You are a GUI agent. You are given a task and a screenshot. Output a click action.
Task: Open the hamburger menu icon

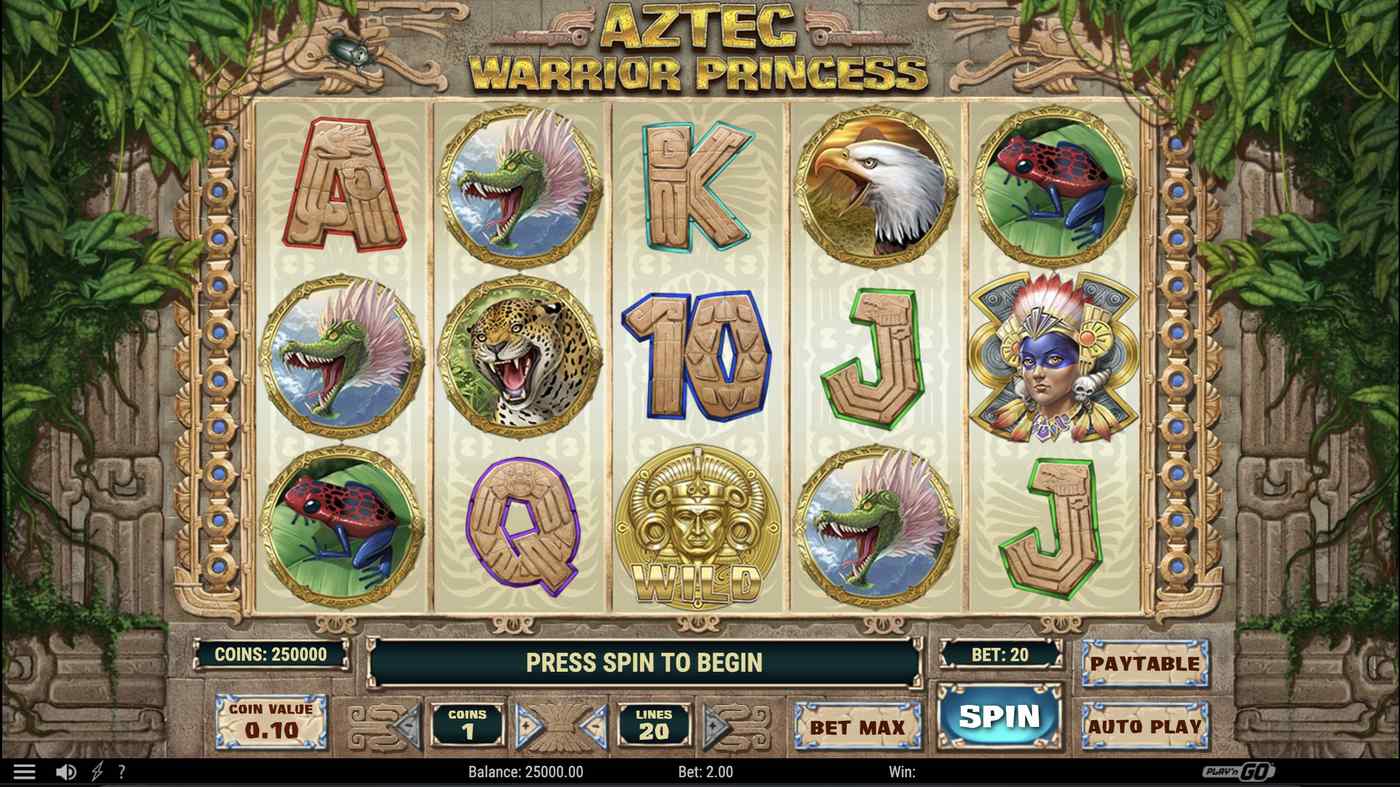22,771
